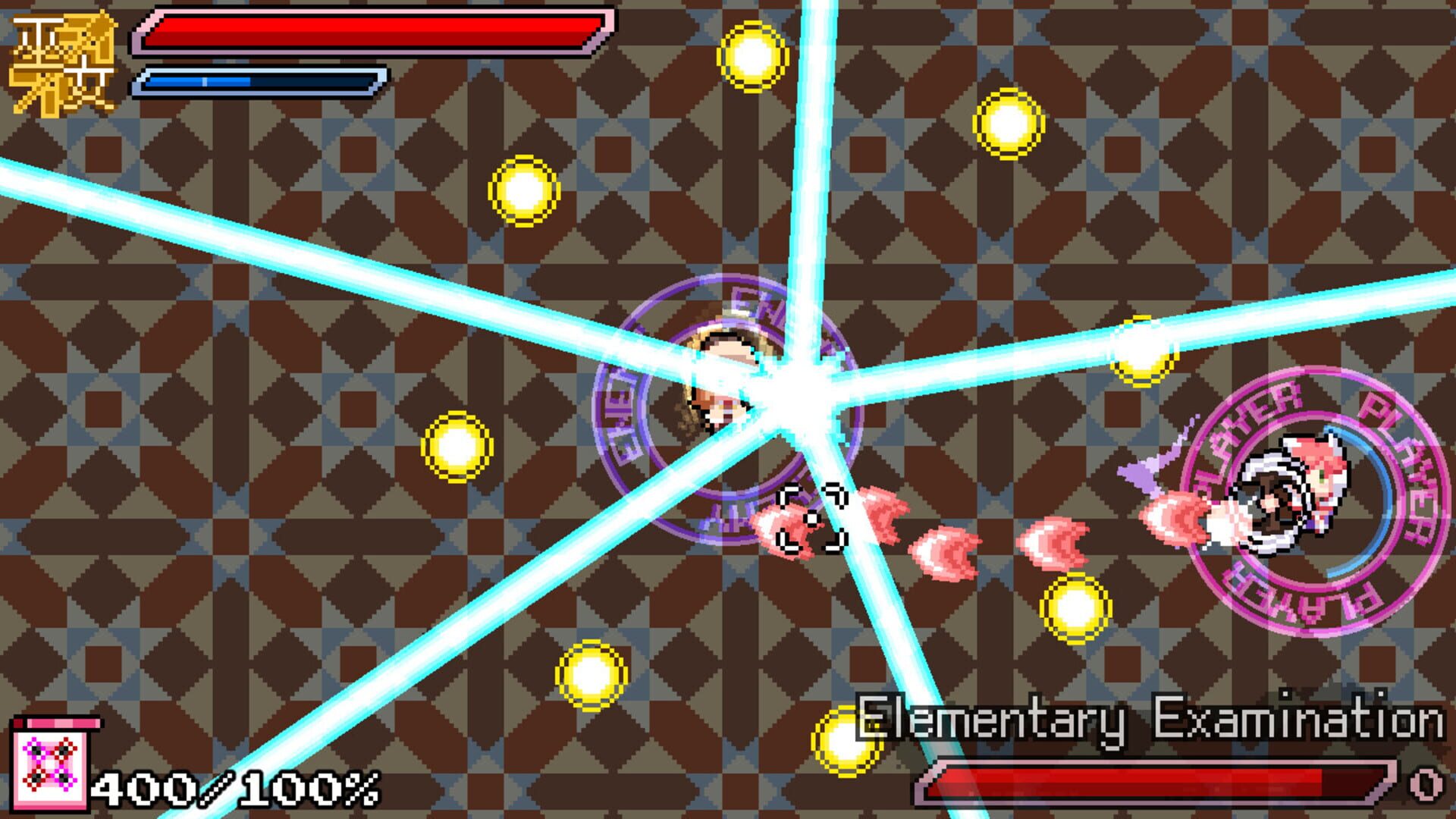
Task: Click the blue energy gauge under the health bar
Action: tap(258, 80)
